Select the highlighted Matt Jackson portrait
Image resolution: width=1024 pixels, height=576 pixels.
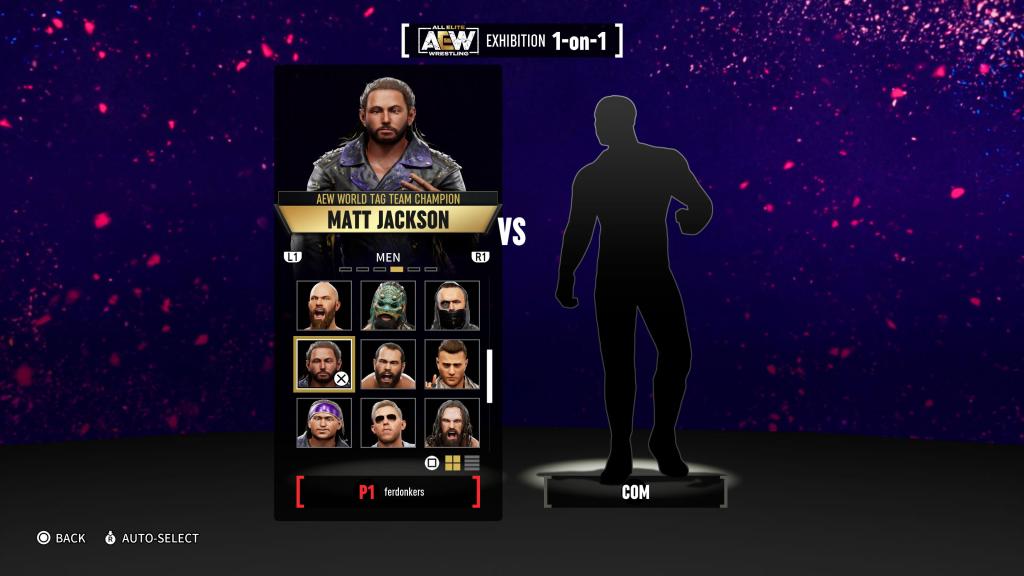tap(323, 364)
